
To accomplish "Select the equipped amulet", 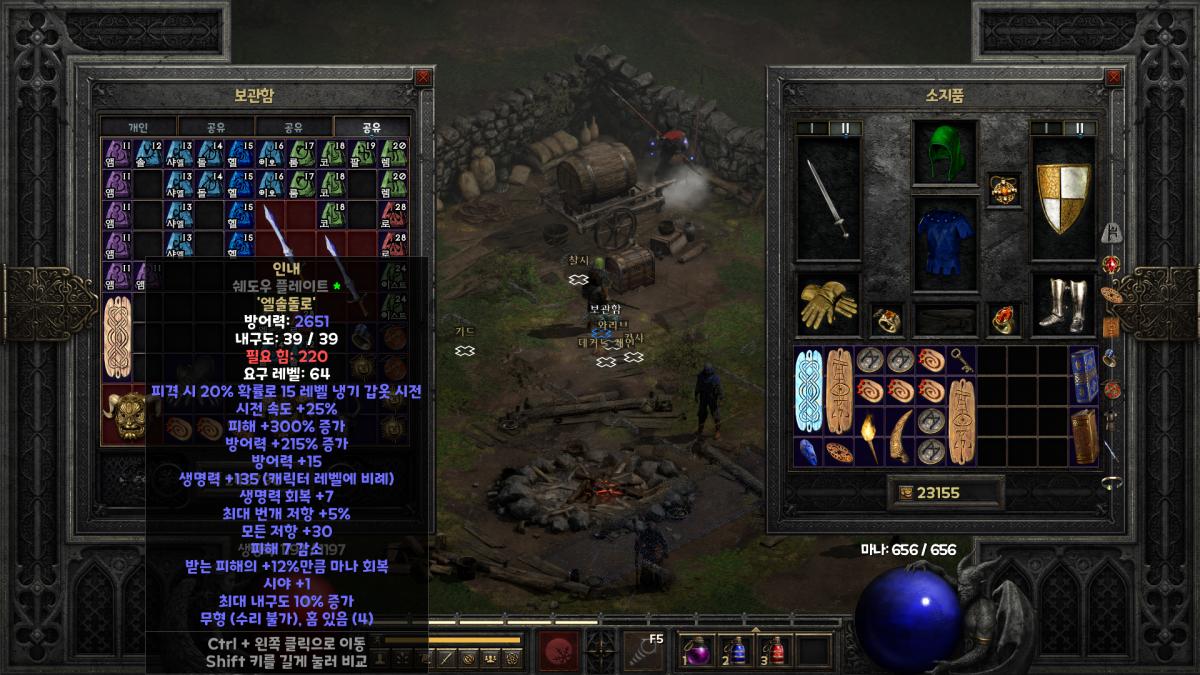I will click(1002, 186).
